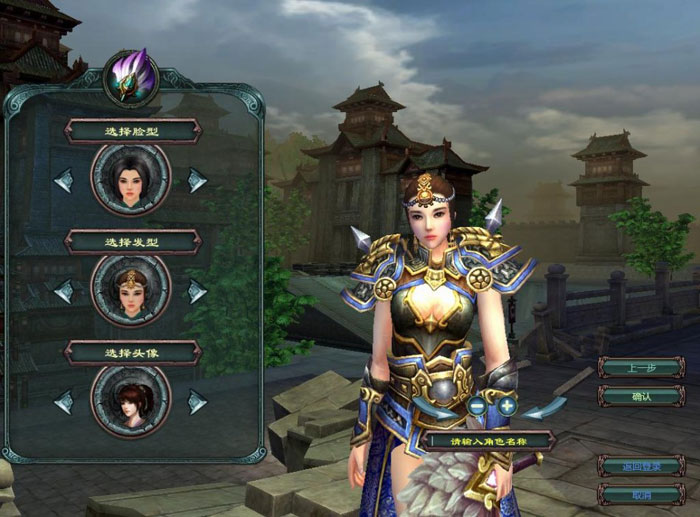Screen dimensions: 700x517
Task: Zoom out with the minus button
Action: 477,407
